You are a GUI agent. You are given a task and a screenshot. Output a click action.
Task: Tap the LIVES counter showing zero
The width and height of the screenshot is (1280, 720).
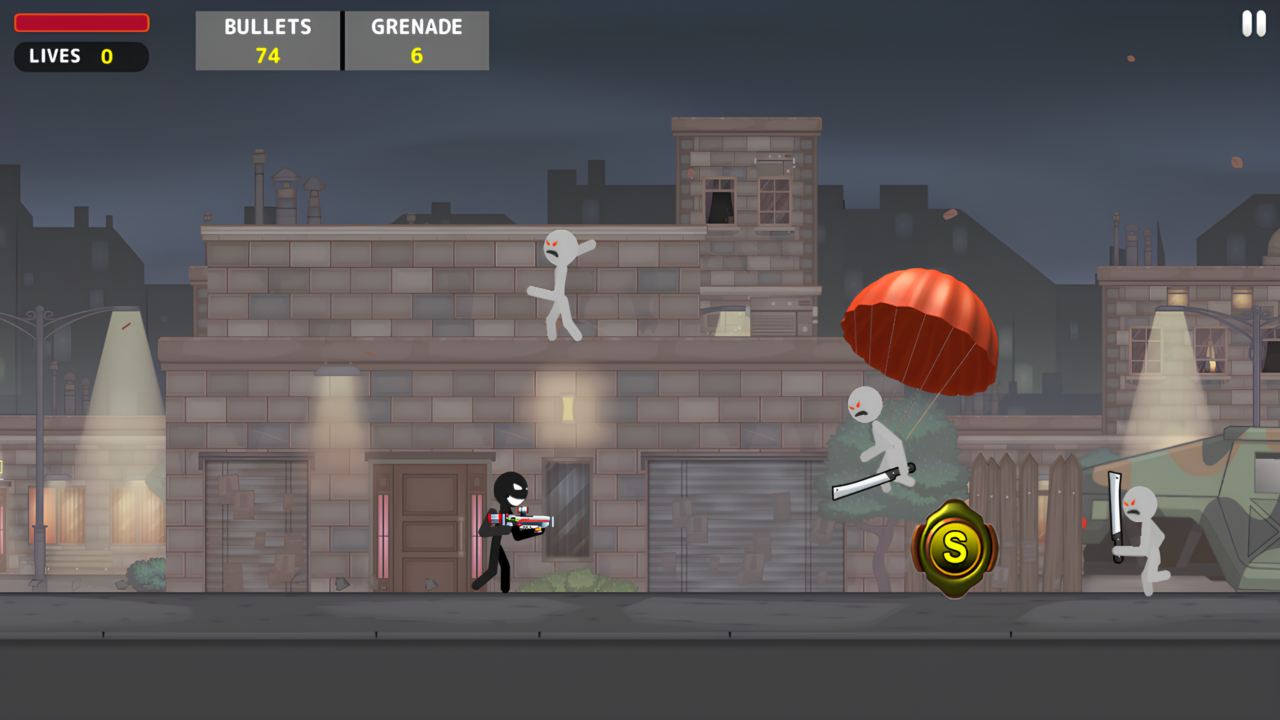tap(80, 56)
